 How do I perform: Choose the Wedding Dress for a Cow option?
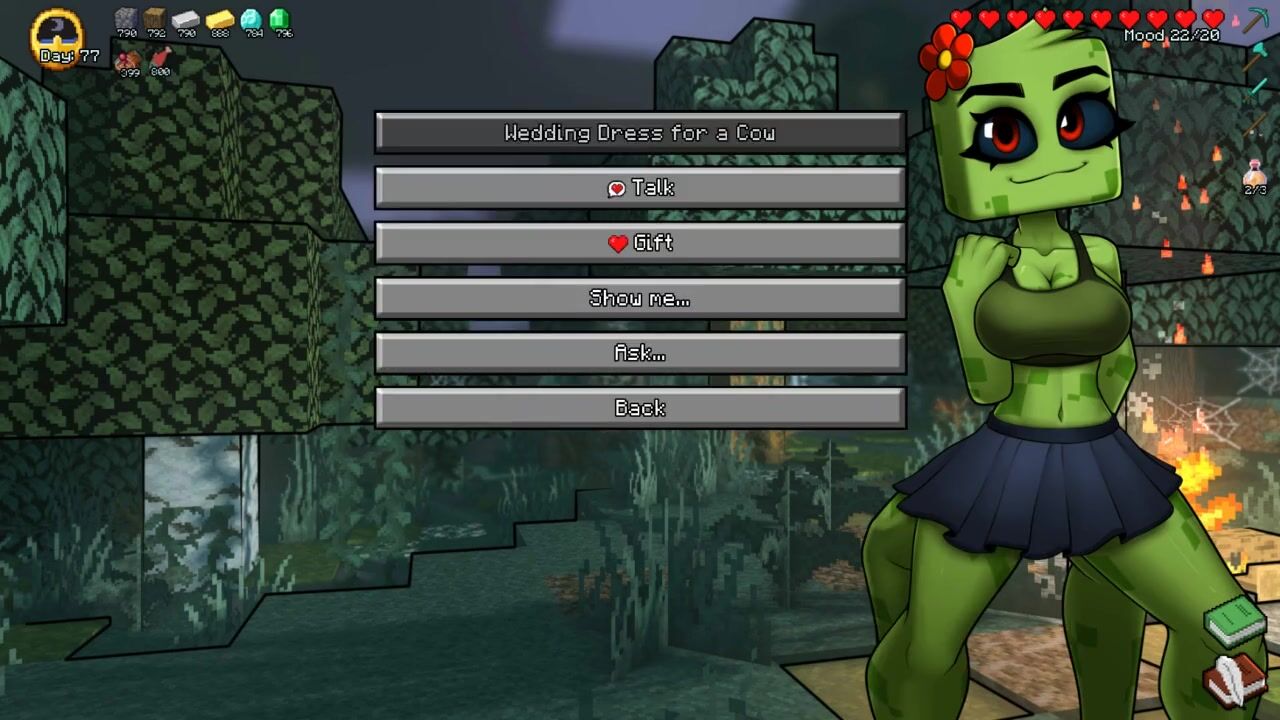click(640, 133)
